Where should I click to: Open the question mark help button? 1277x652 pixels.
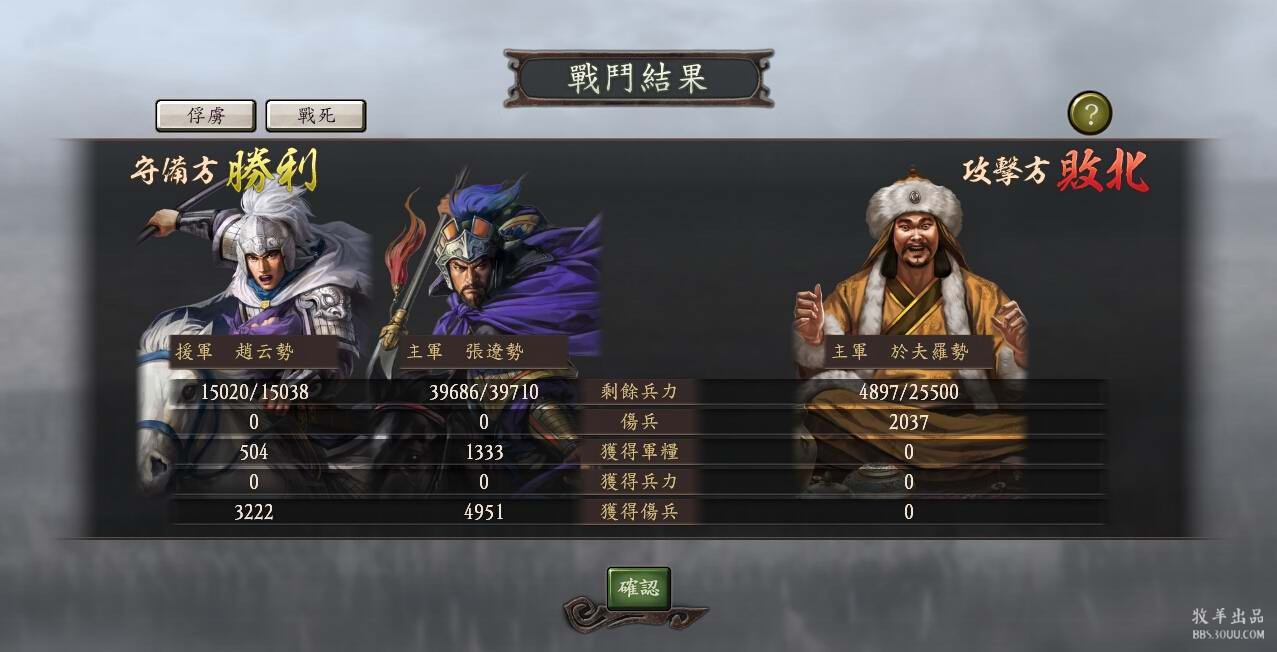[x=1090, y=114]
